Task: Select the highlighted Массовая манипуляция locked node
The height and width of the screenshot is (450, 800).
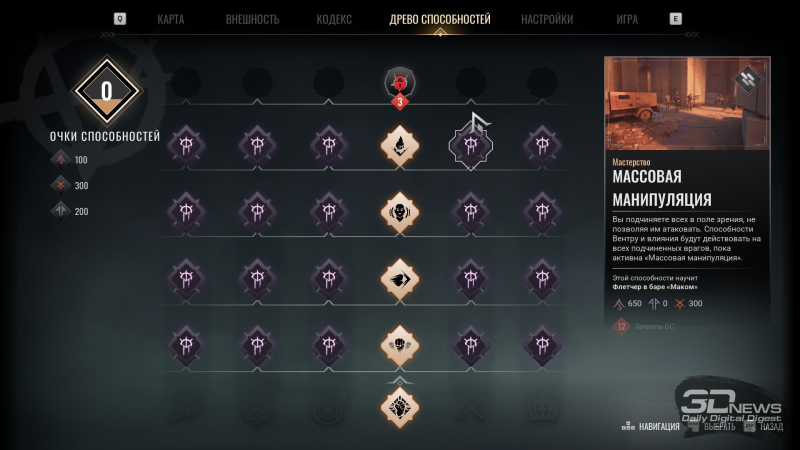Action: (x=471, y=146)
